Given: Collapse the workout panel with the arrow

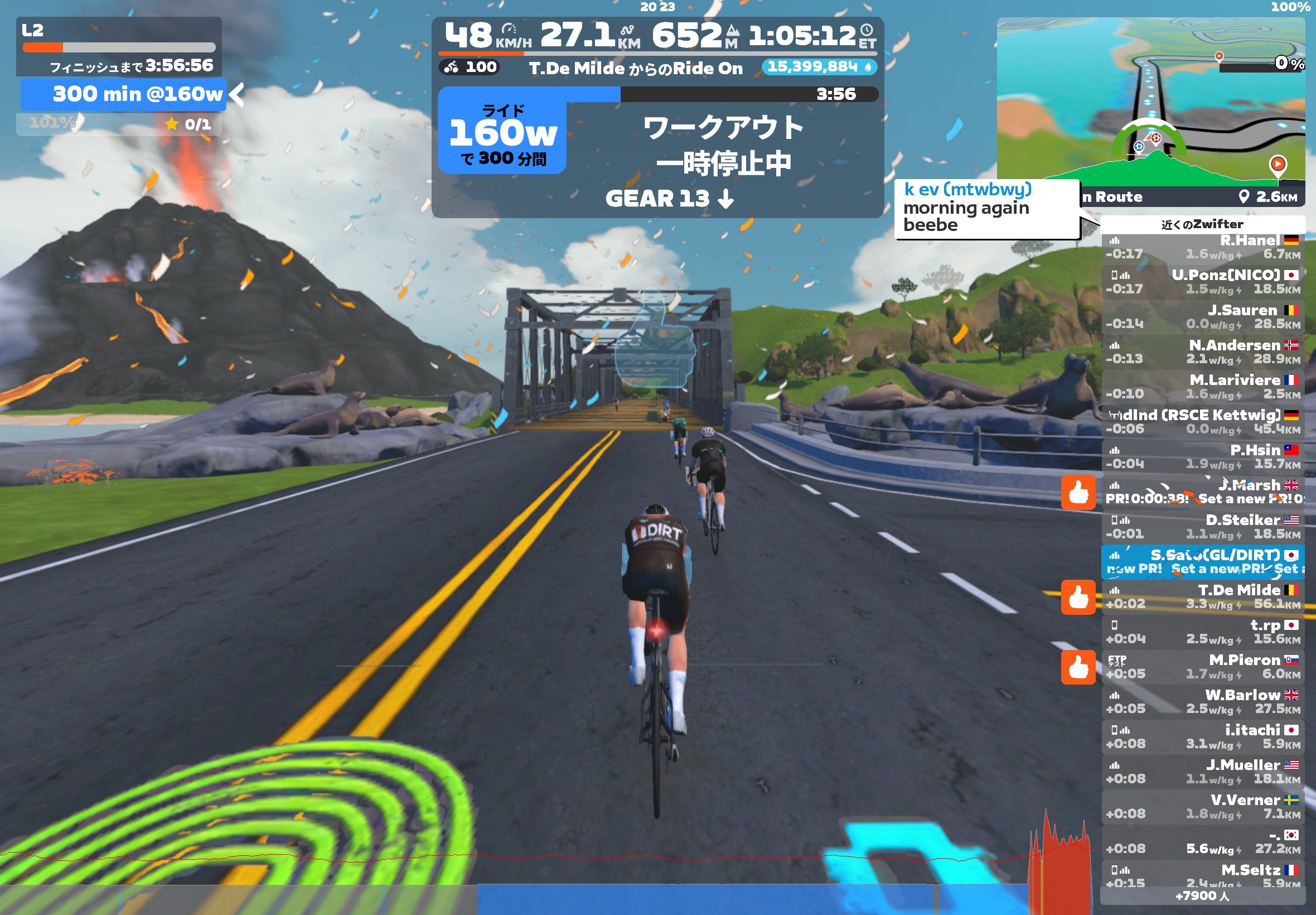Looking at the screenshot, I should click(236, 95).
